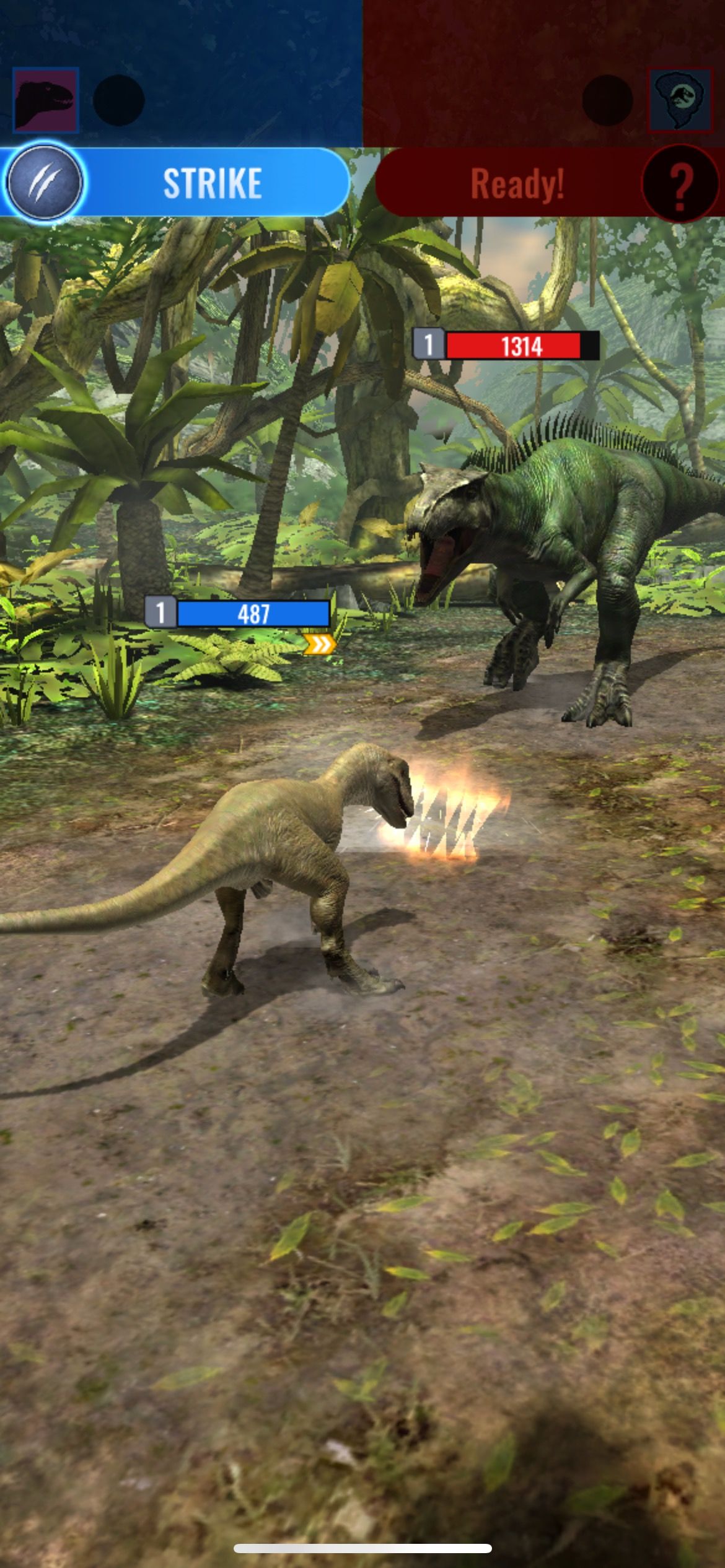The height and width of the screenshot is (1568, 725).
Task: Select the raptor silhouette team portrait
Action: (x=46, y=100)
